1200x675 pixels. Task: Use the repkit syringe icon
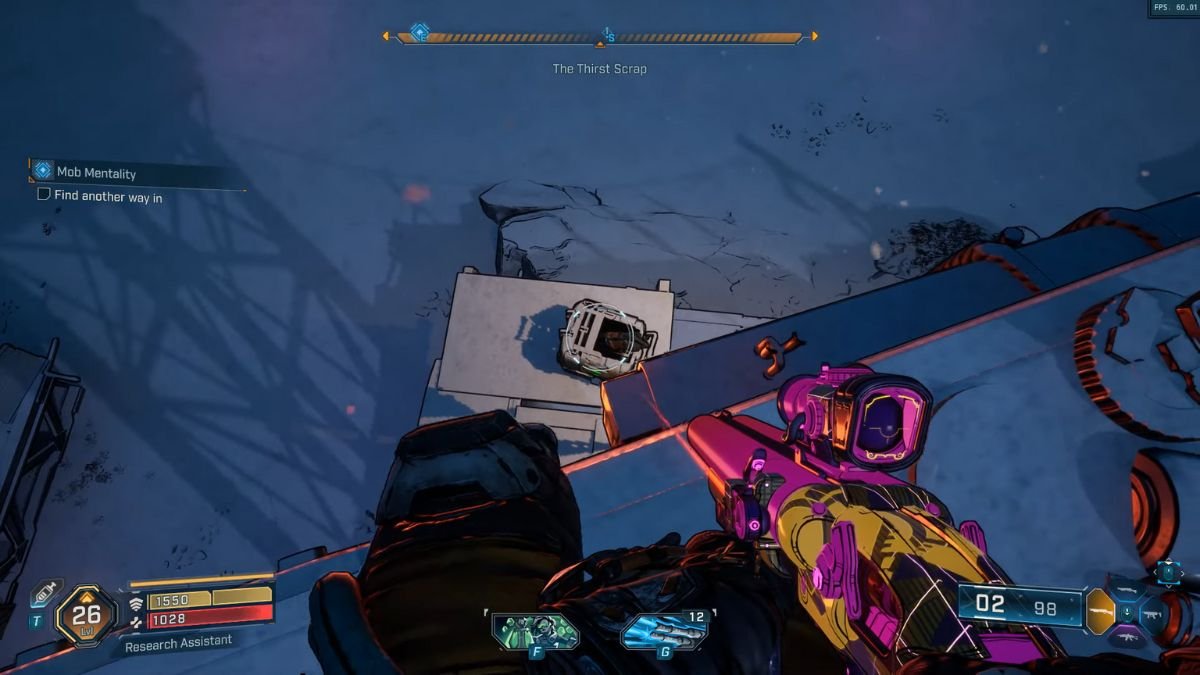(x=45, y=594)
